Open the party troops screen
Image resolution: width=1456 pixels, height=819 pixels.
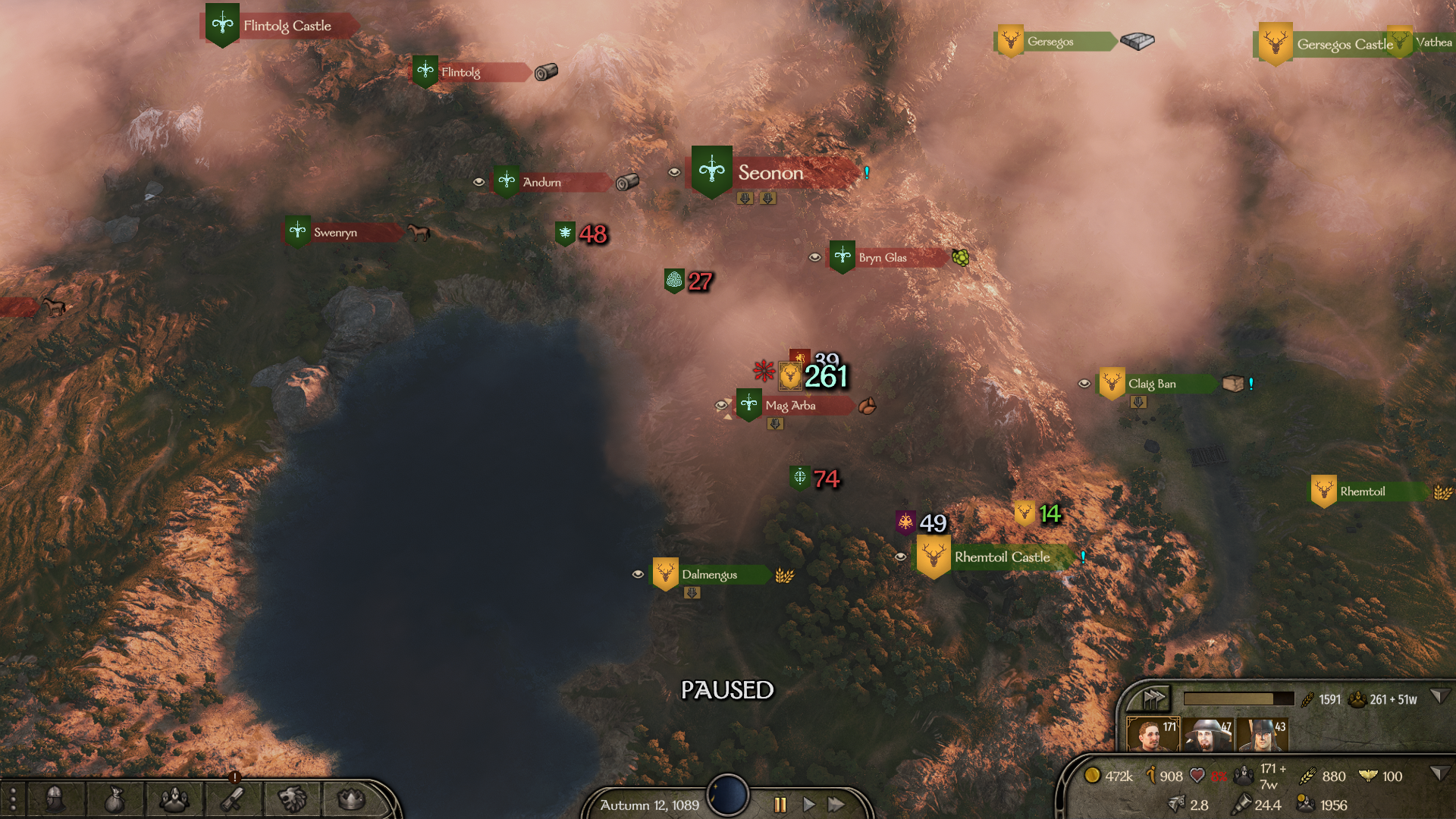tap(174, 799)
